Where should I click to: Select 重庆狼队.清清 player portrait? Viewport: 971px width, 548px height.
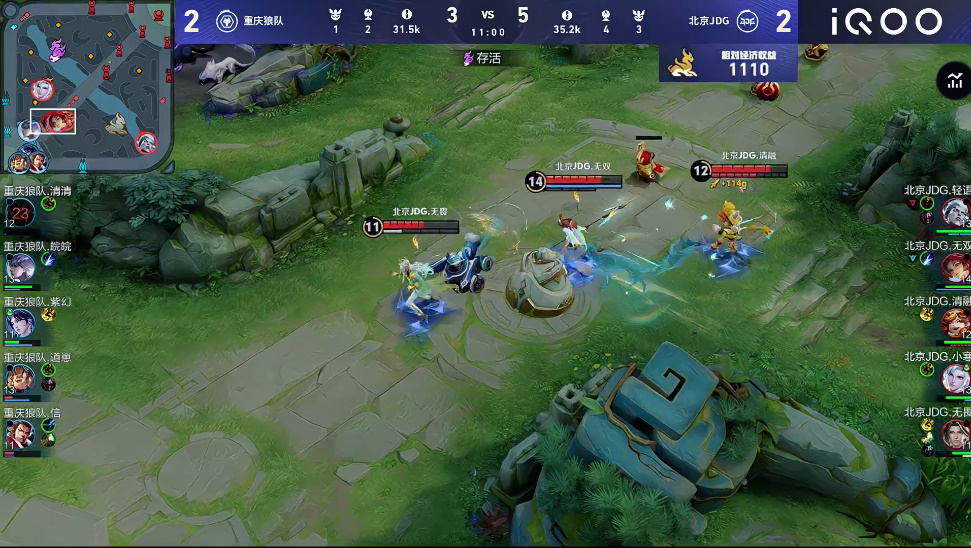[20, 212]
